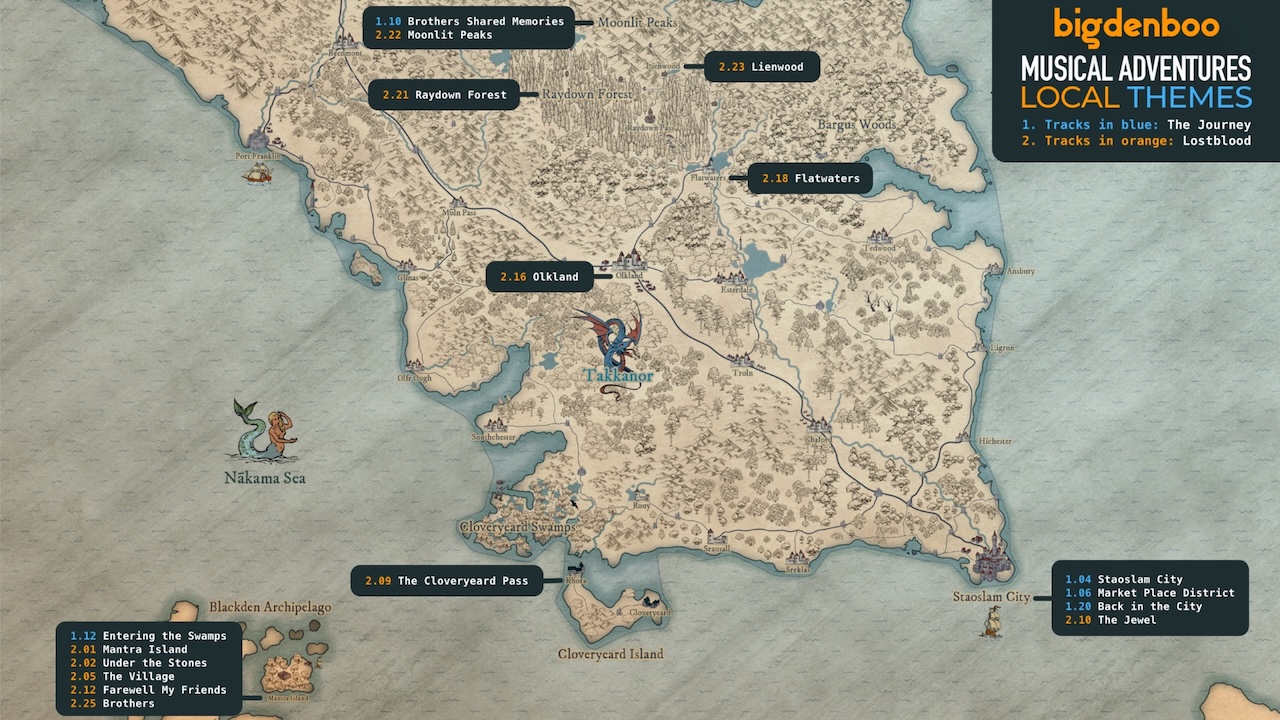Play The Cloveryard Pass track
Screen dimensions: 1280x720
point(446,580)
